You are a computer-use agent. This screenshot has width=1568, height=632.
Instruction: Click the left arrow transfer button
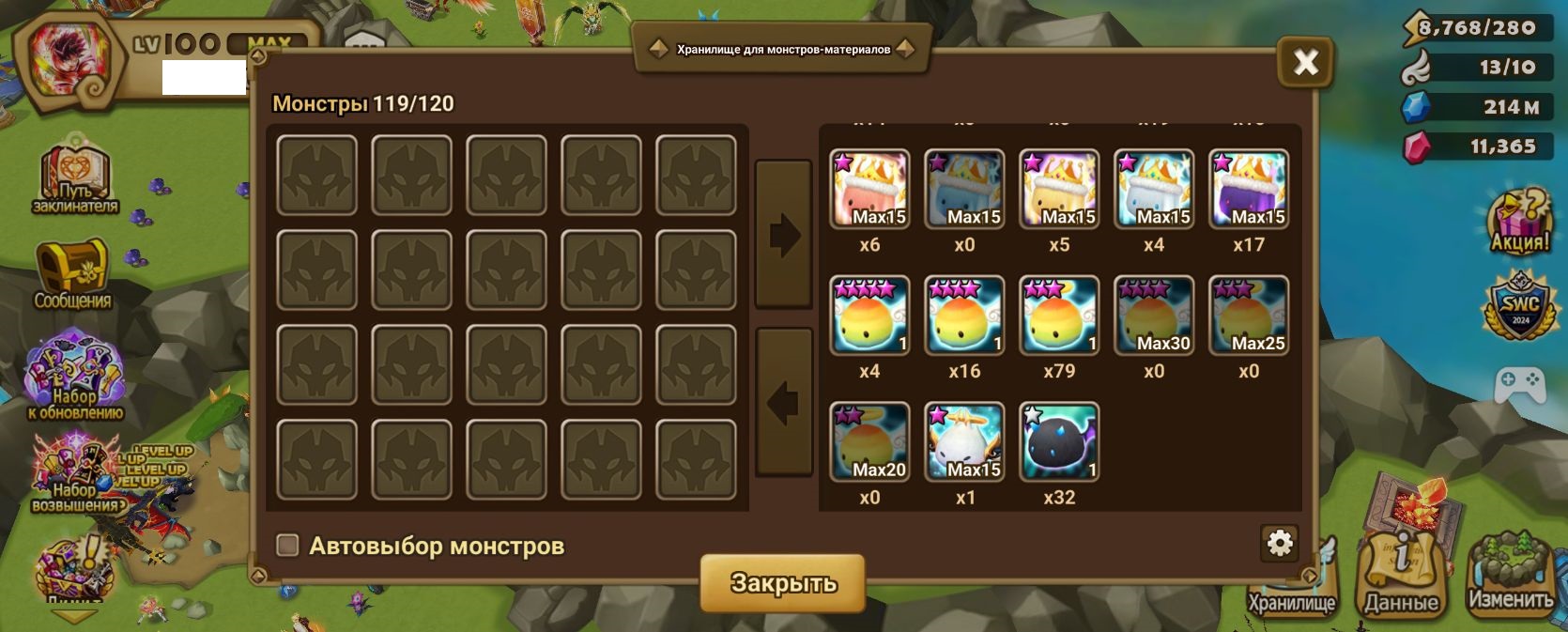[x=783, y=403]
